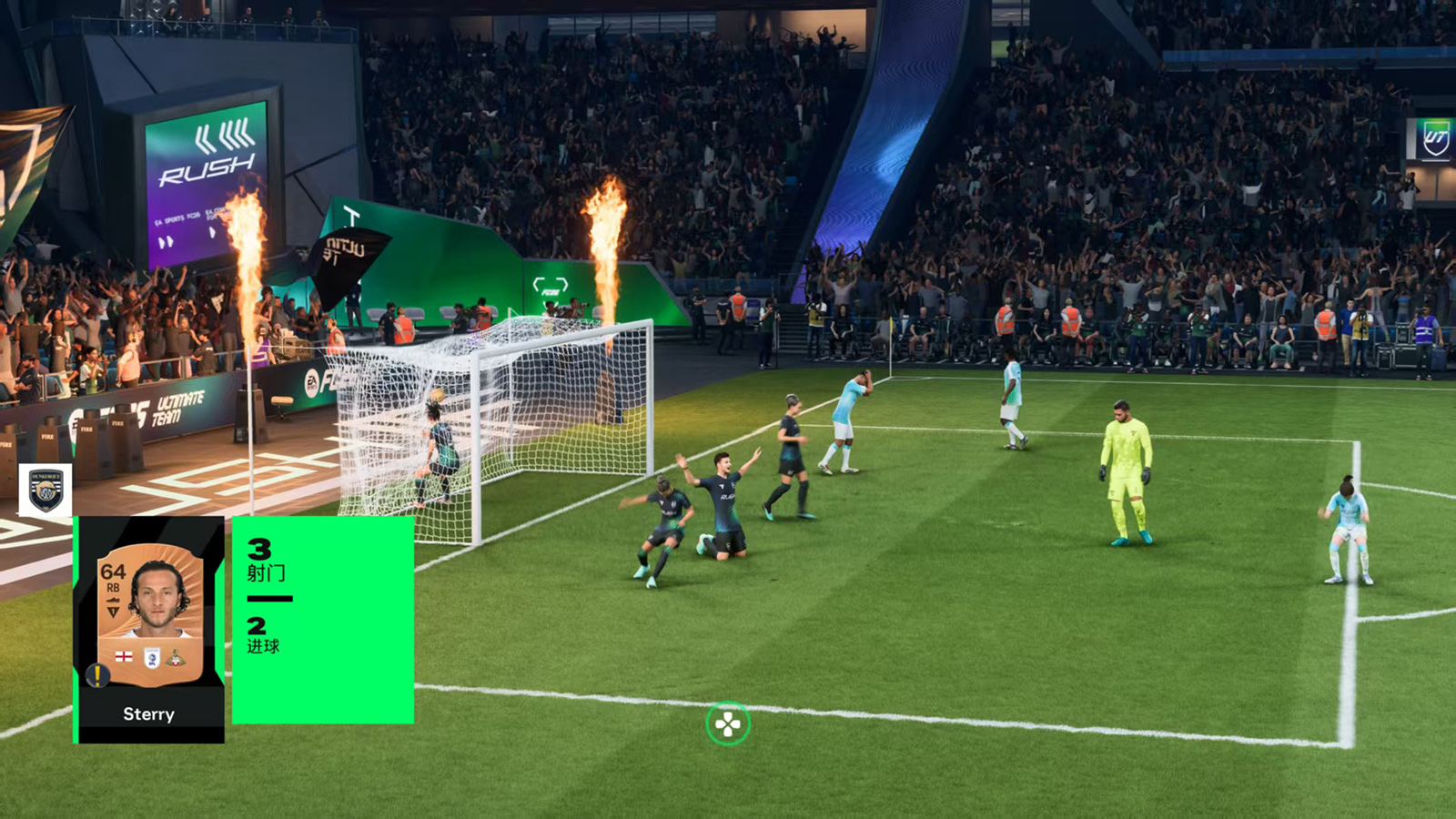Click the club crest badge above the card
This screenshot has height=819, width=1456.
[45, 490]
